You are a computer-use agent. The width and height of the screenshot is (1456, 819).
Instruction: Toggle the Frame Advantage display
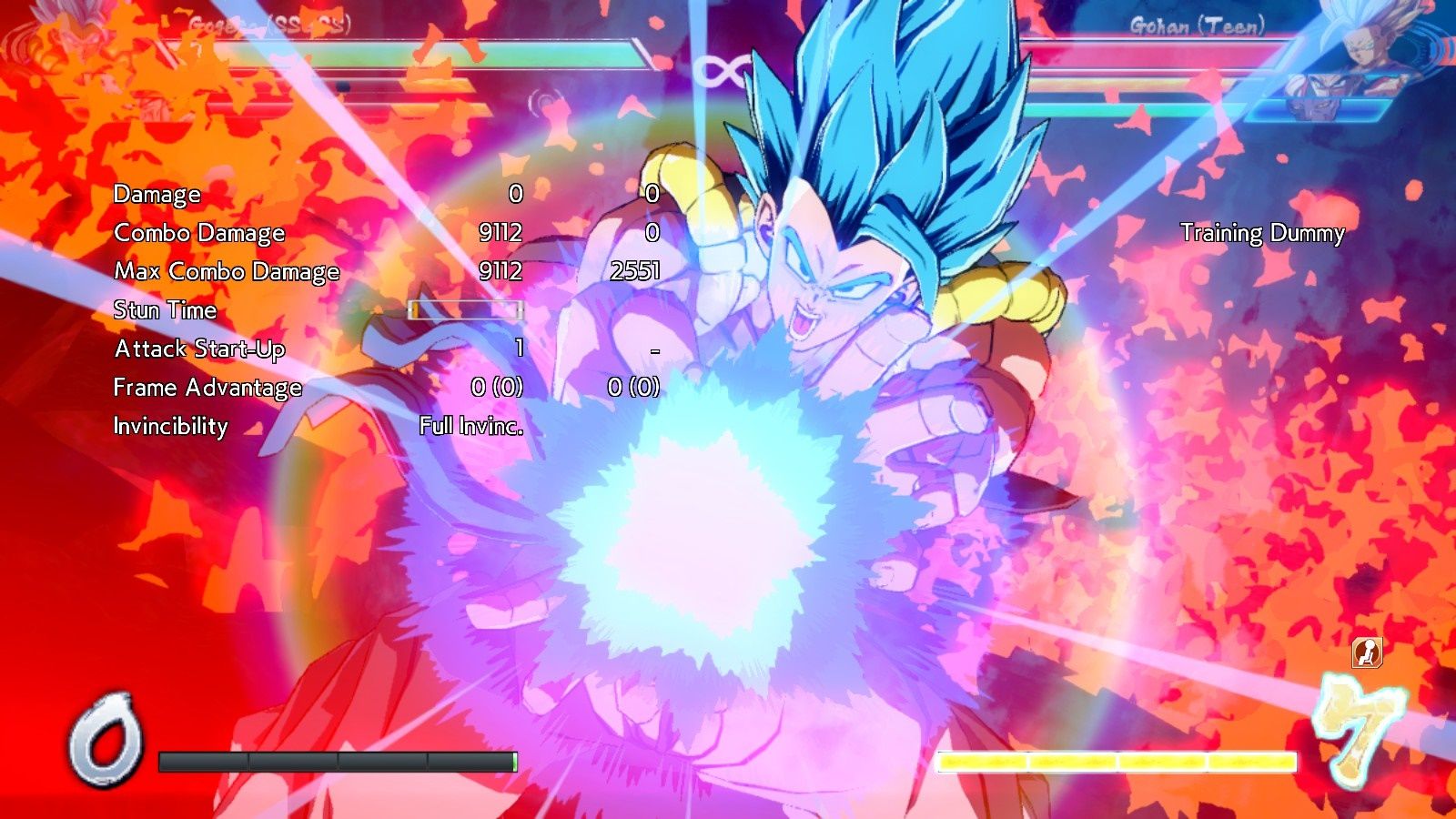207,388
